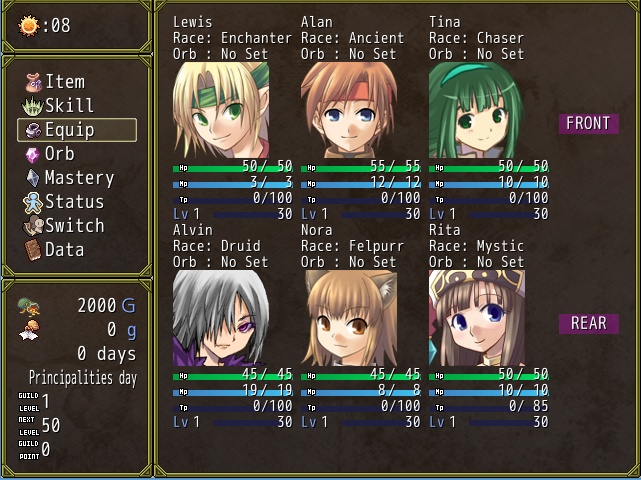641x480 pixels.
Task: Select Lewis the Enchanter's portrait
Action: pyautogui.click(x=221, y=110)
